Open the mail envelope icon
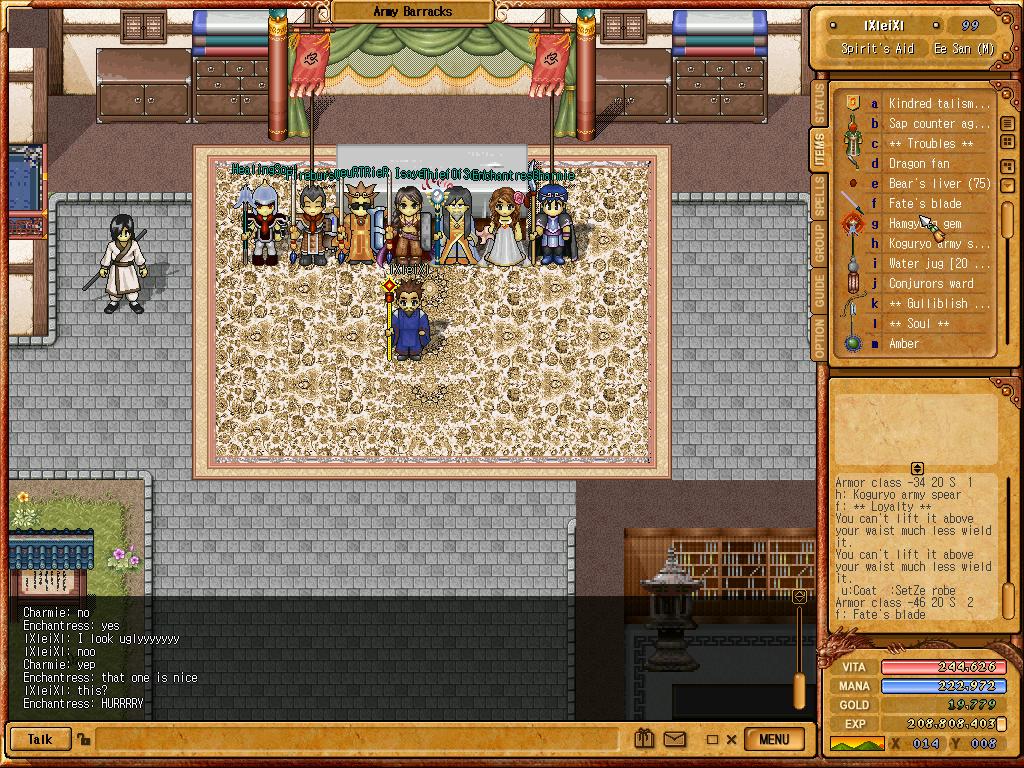 [x=675, y=740]
